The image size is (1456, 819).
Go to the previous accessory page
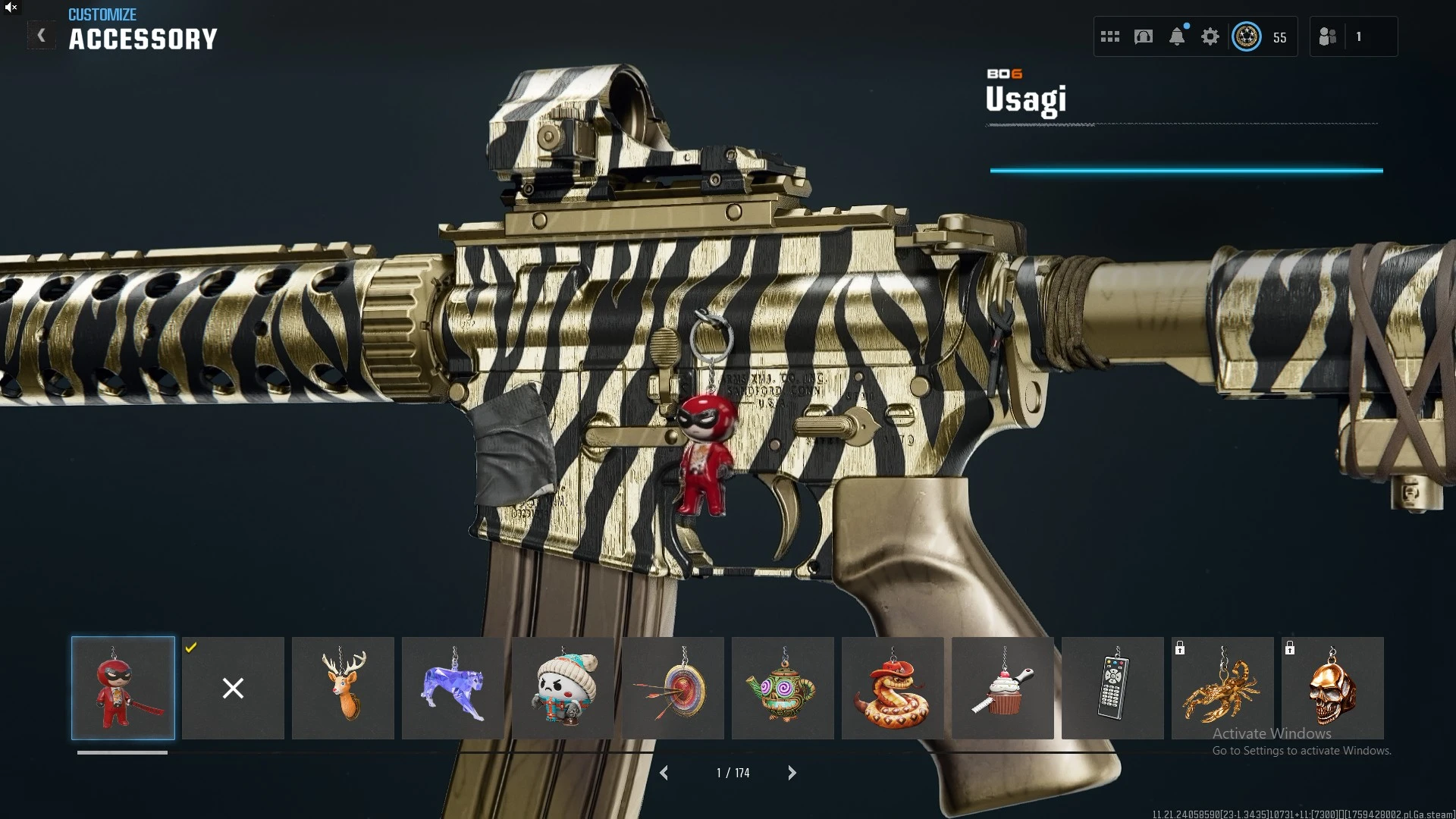(664, 773)
